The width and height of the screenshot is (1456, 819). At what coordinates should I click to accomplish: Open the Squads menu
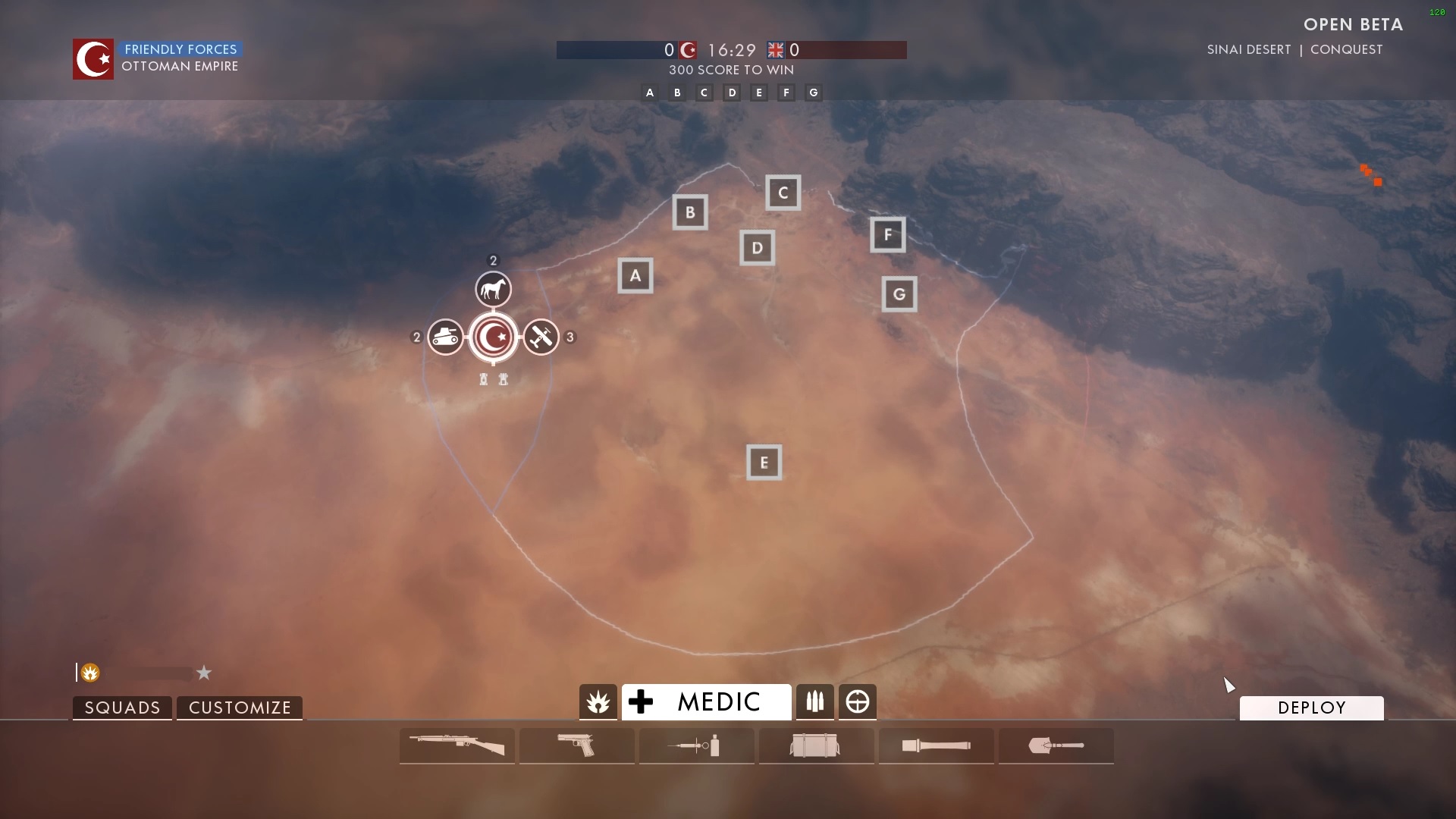pyautogui.click(x=122, y=708)
